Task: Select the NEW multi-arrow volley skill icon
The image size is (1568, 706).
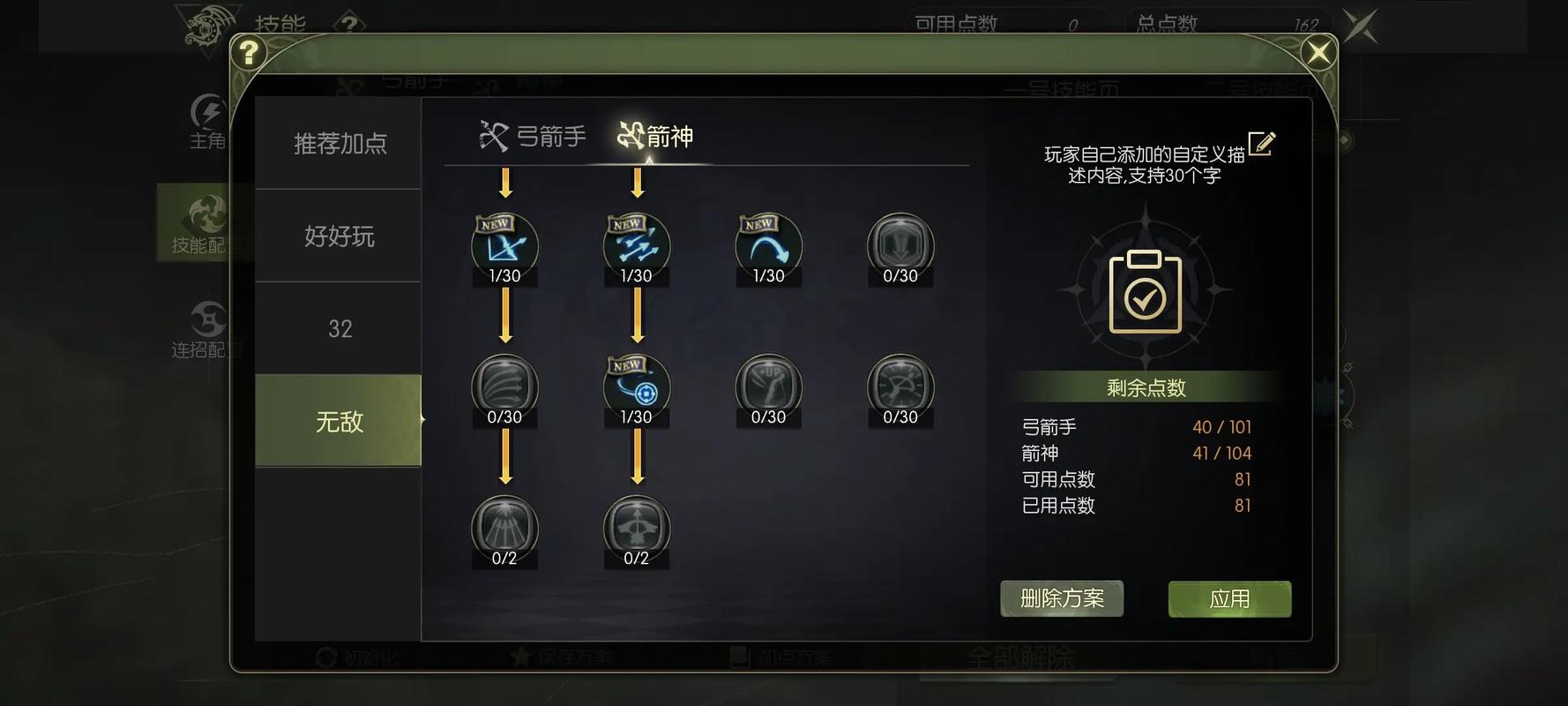Action: point(636,247)
